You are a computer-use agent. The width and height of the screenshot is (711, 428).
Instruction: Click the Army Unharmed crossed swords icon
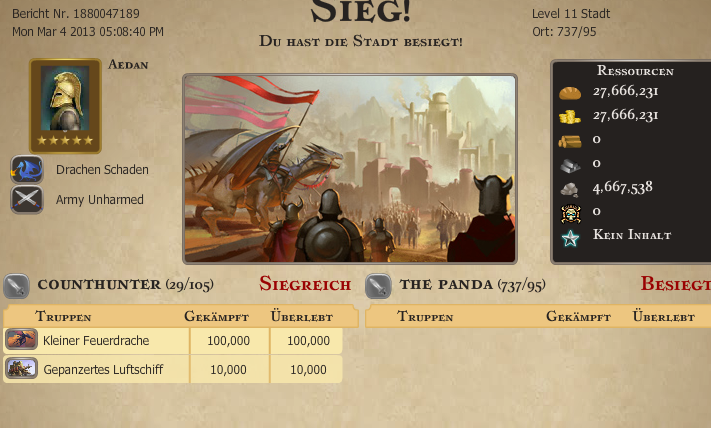tap(27, 200)
